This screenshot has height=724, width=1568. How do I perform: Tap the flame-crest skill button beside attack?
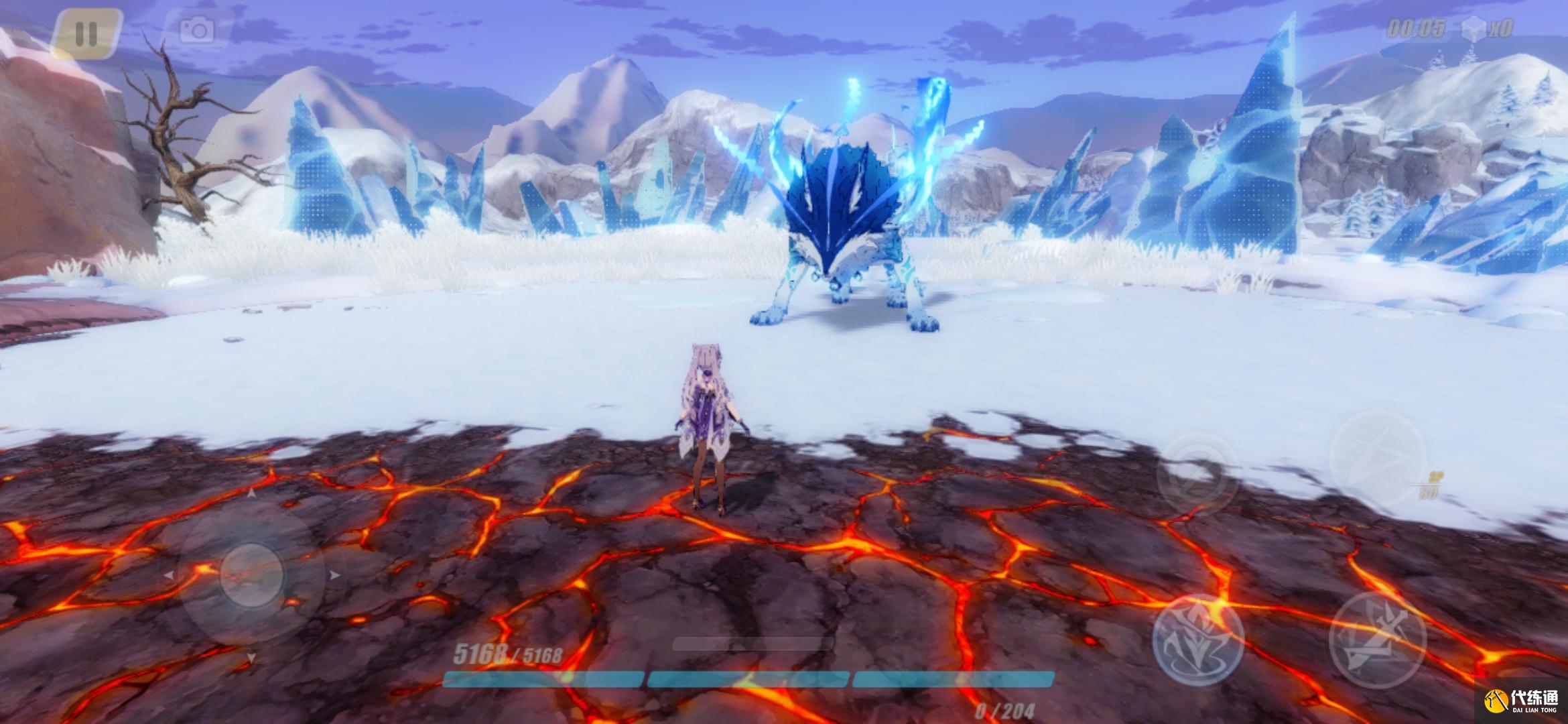[1198, 639]
